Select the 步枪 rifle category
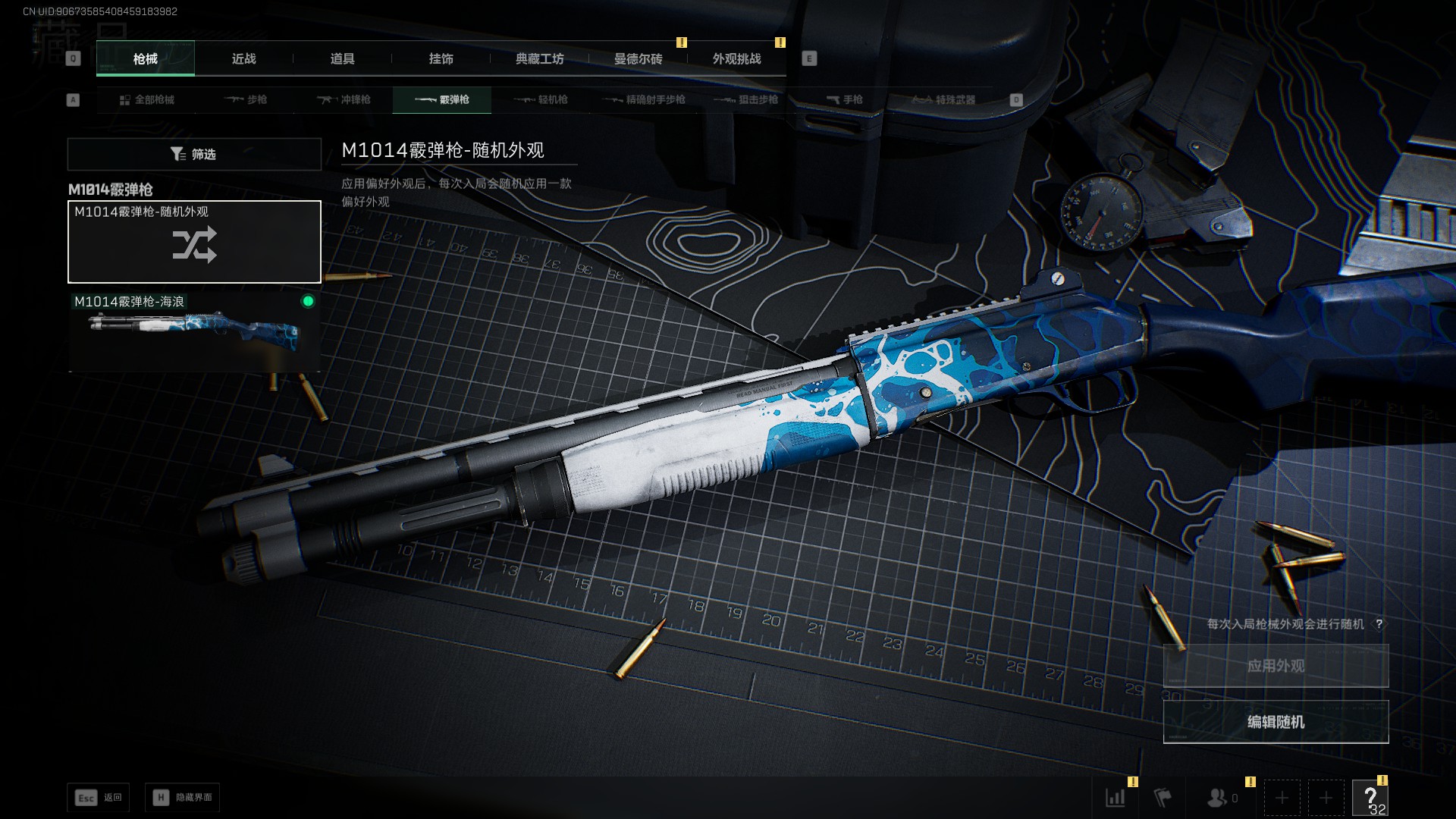Image resolution: width=1456 pixels, height=819 pixels. [246, 99]
